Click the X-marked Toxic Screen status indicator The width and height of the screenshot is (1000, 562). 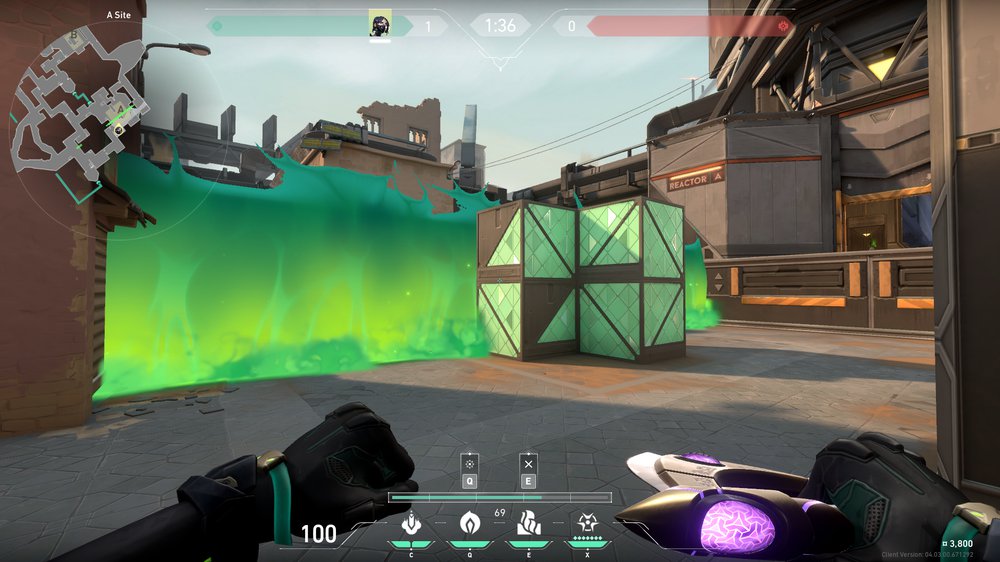(528, 464)
